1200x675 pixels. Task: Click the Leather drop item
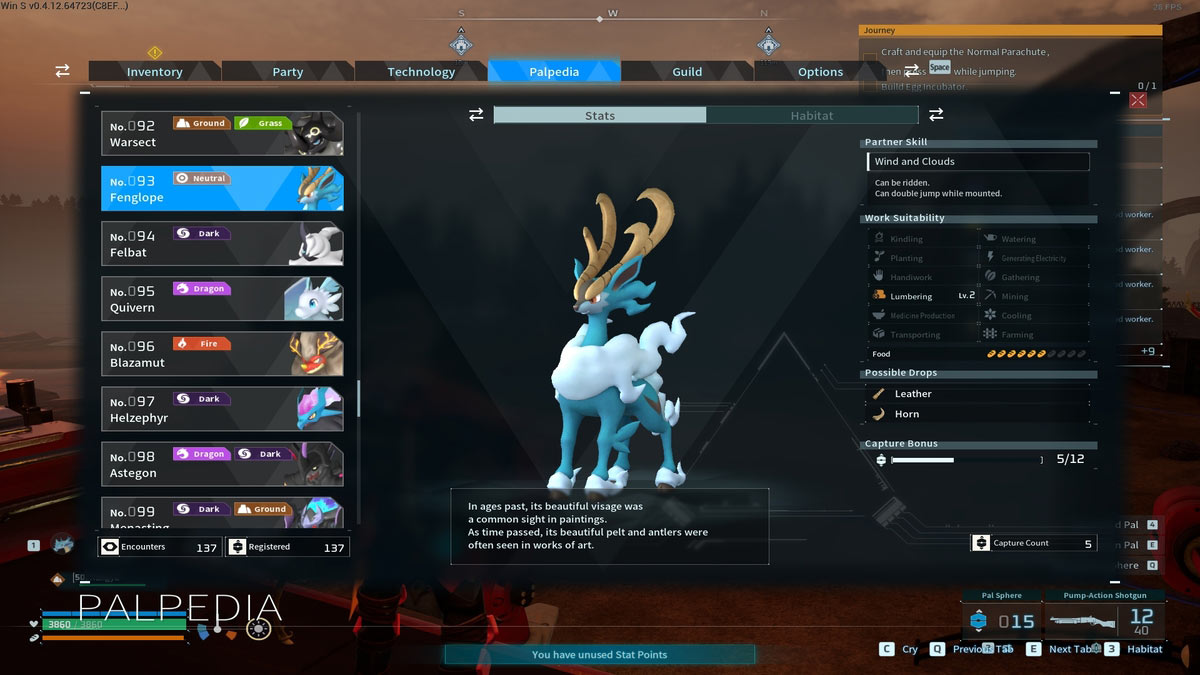point(913,394)
